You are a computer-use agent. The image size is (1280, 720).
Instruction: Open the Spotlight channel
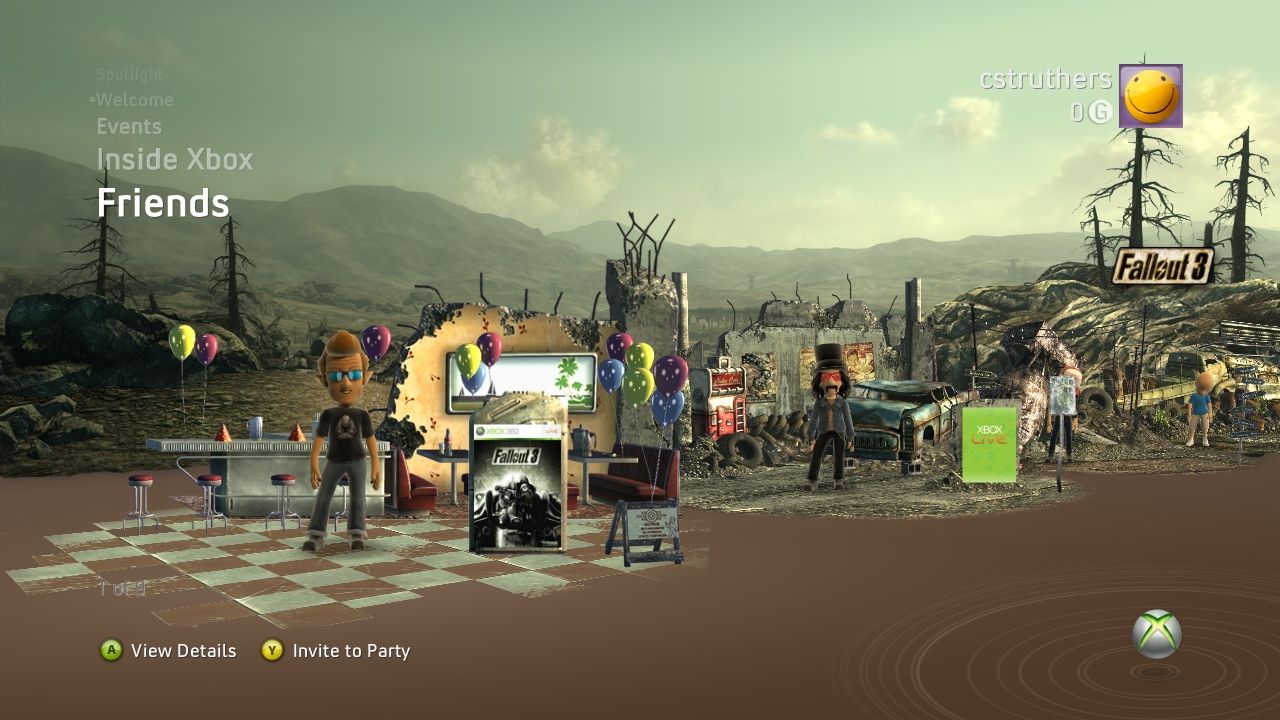tap(130, 74)
